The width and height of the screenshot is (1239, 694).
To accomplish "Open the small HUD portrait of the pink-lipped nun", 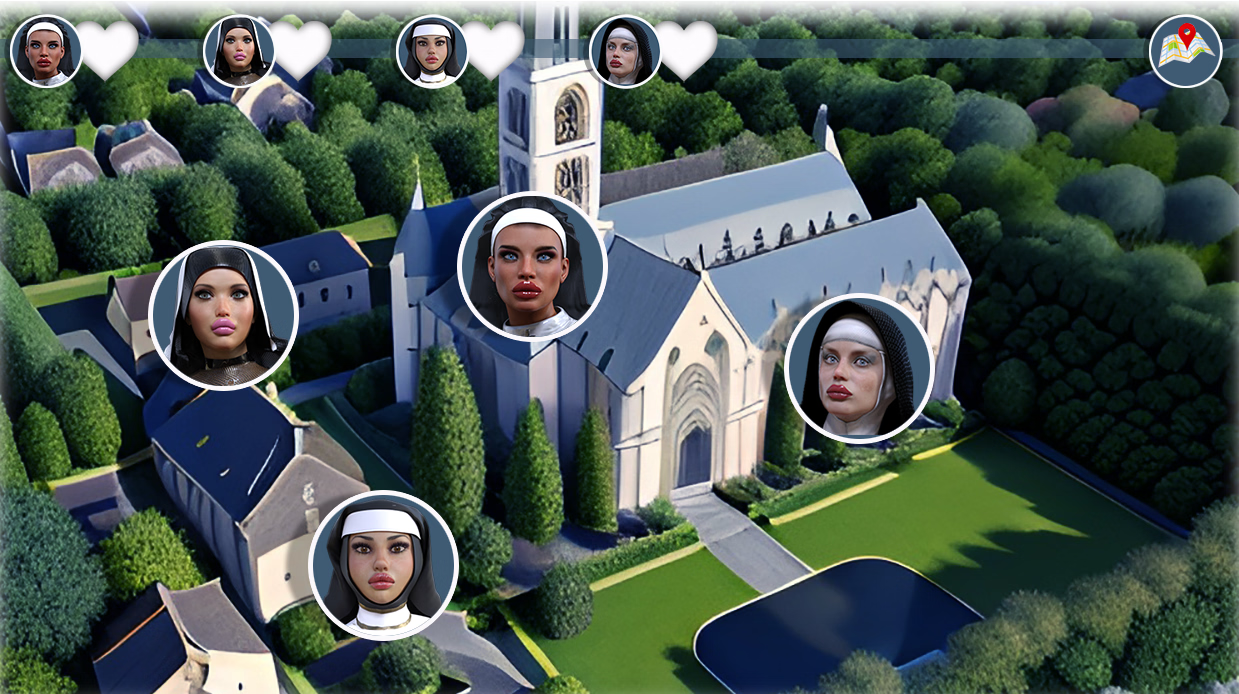I will (239, 51).
